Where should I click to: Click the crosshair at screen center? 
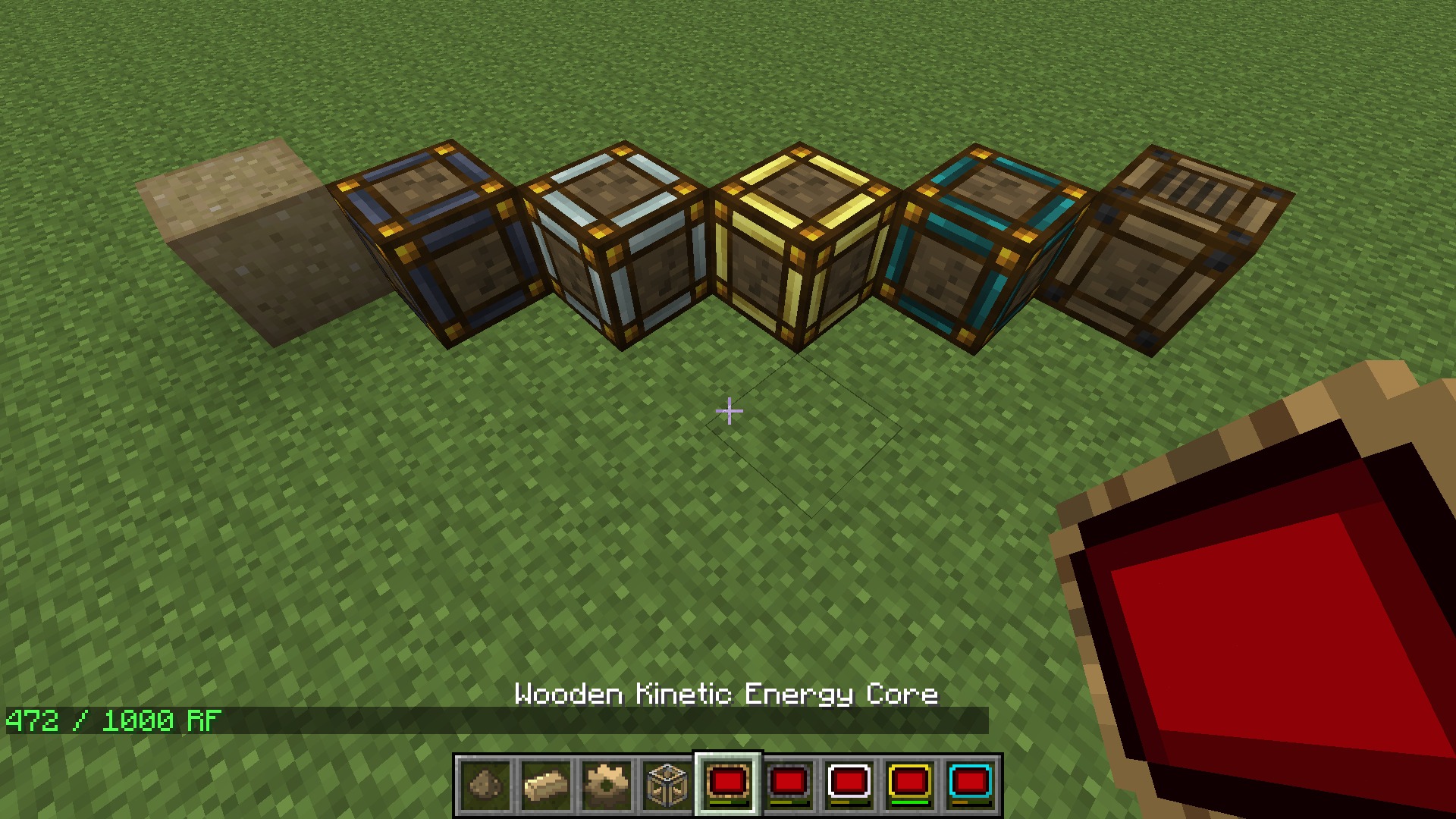point(730,409)
